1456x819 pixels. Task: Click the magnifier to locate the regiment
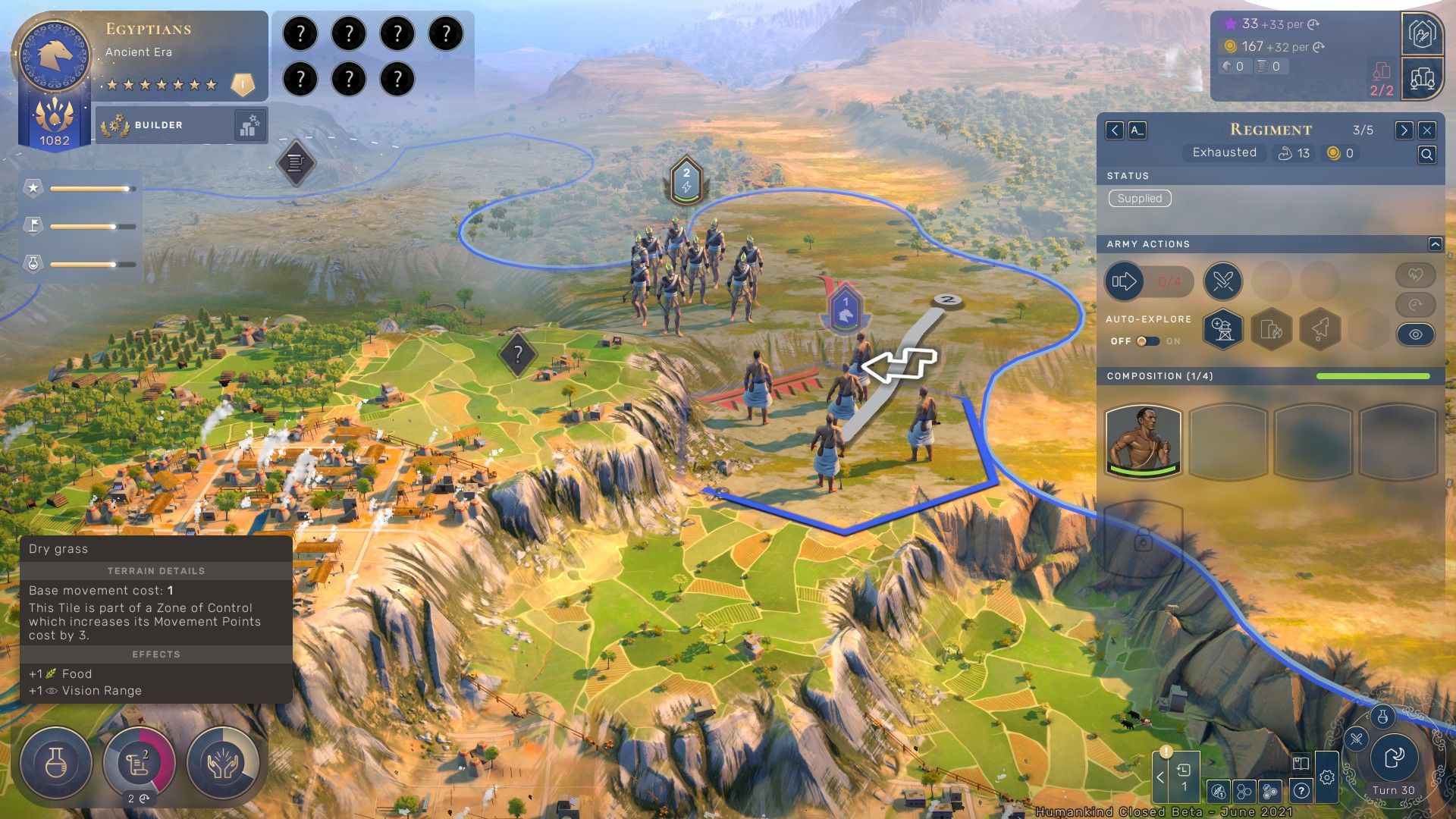tap(1426, 155)
